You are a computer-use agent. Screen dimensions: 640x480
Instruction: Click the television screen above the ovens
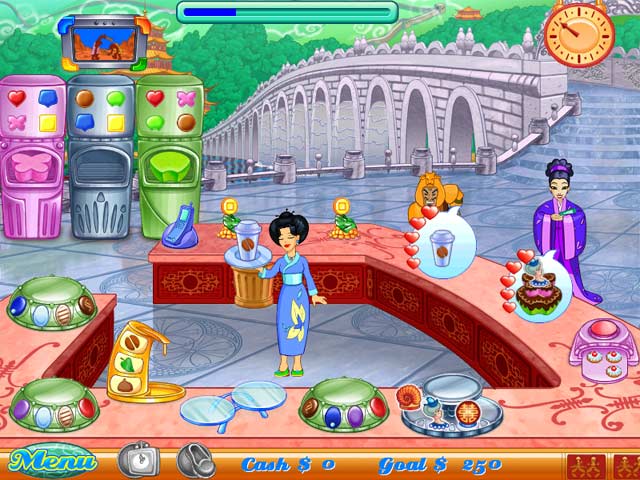[97, 42]
